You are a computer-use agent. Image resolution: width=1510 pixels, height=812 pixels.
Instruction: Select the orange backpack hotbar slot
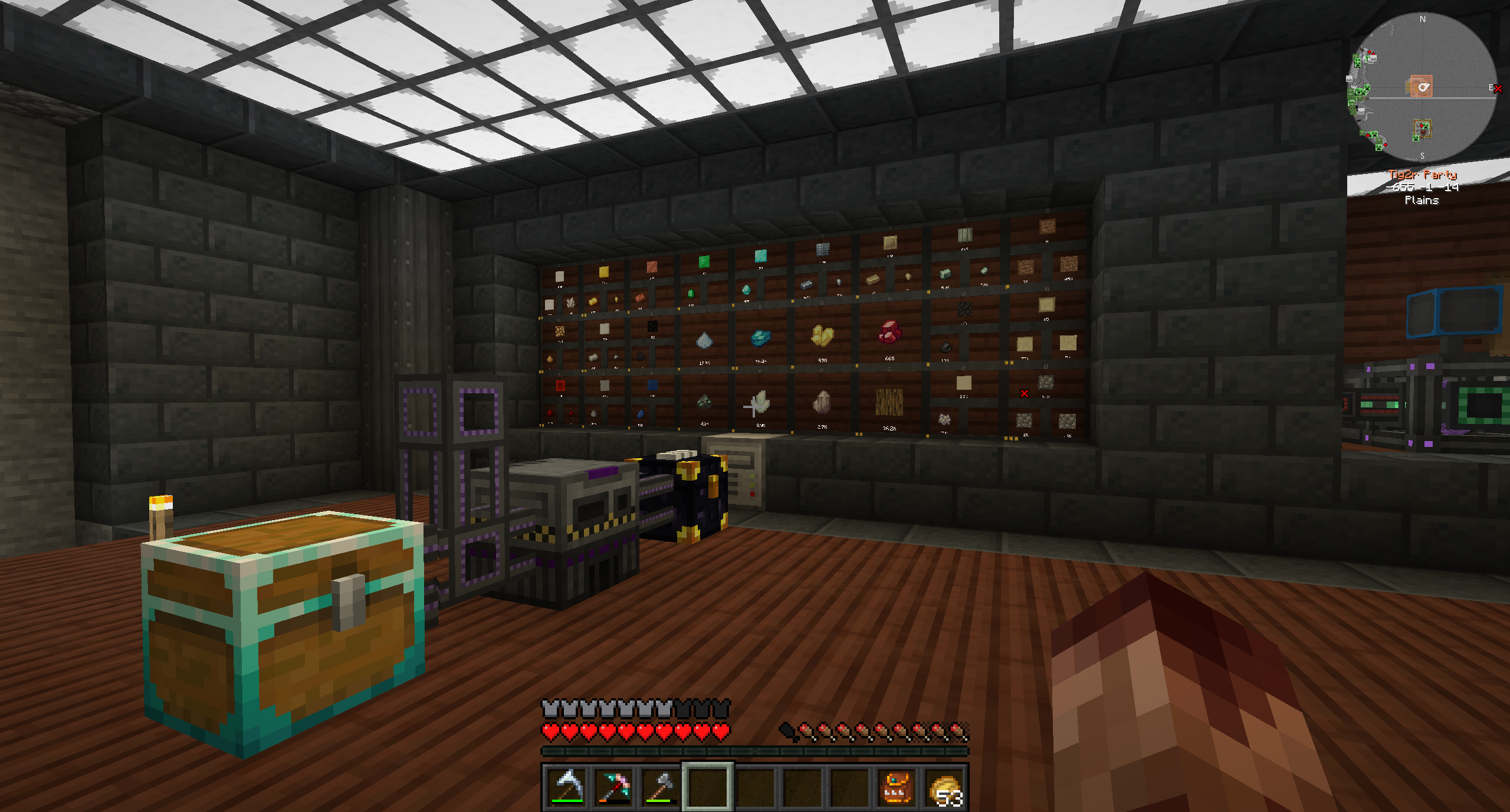click(896, 787)
